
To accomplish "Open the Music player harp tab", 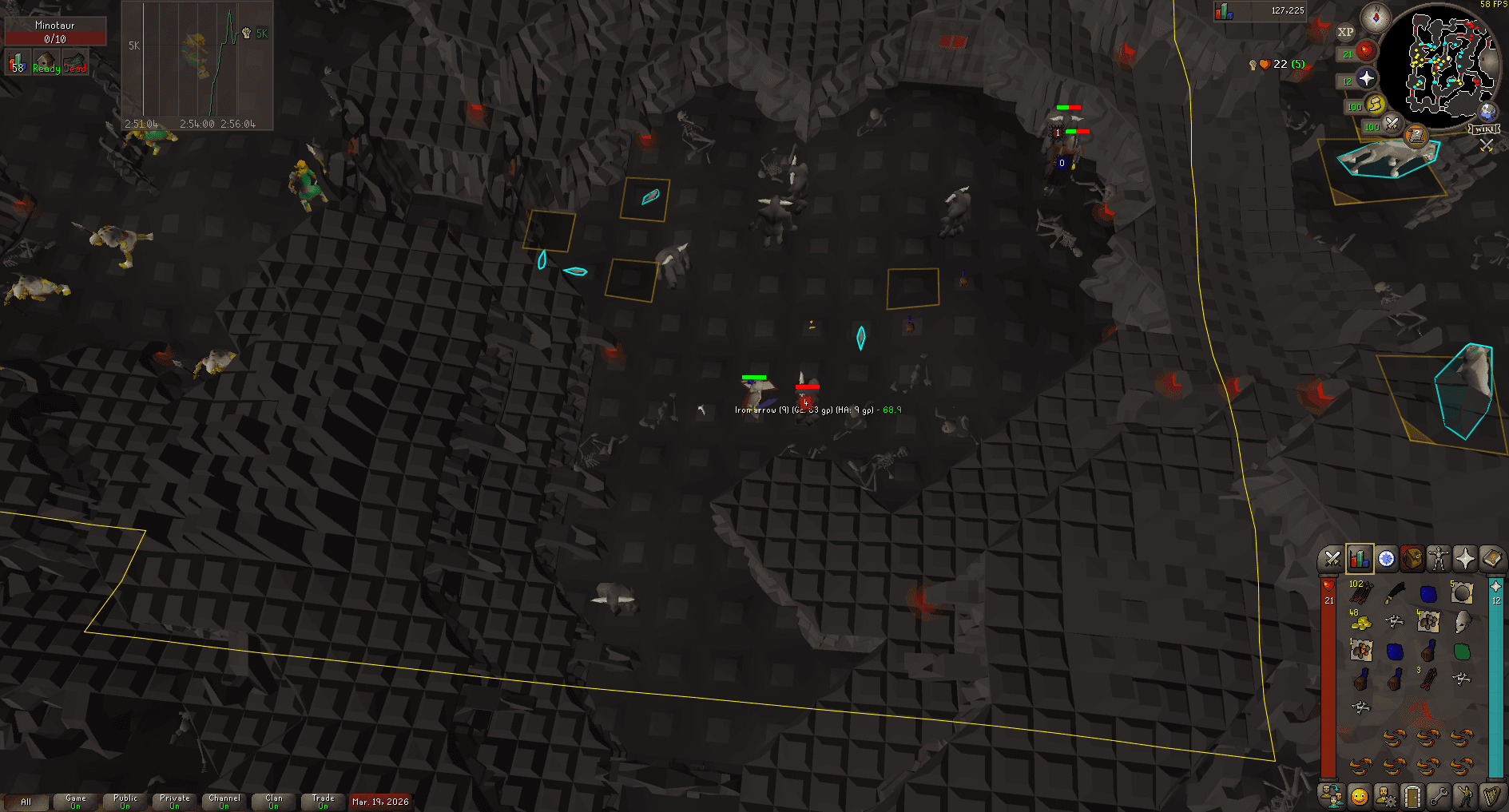I will click(1491, 797).
